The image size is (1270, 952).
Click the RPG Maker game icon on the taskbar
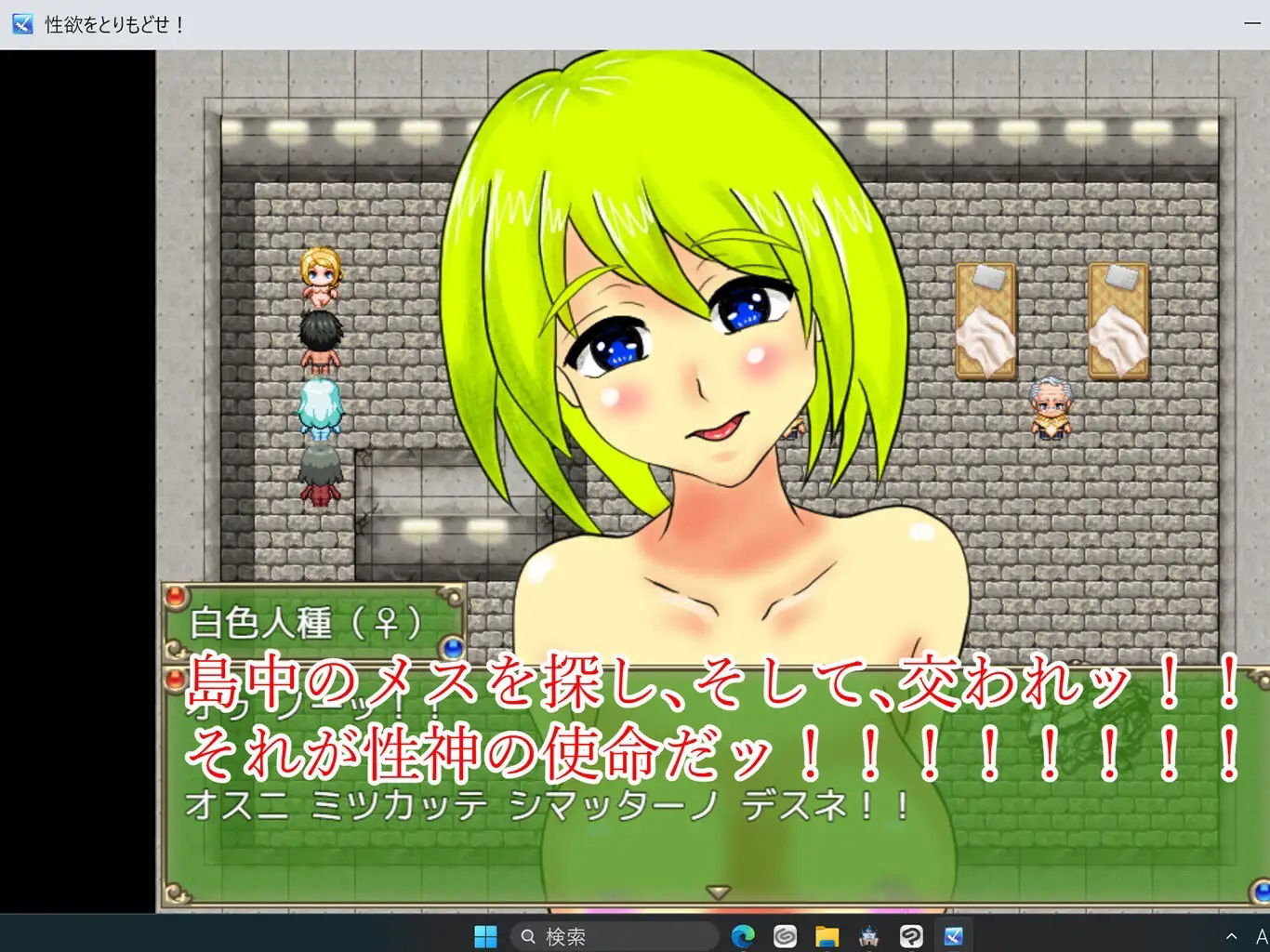point(952,937)
